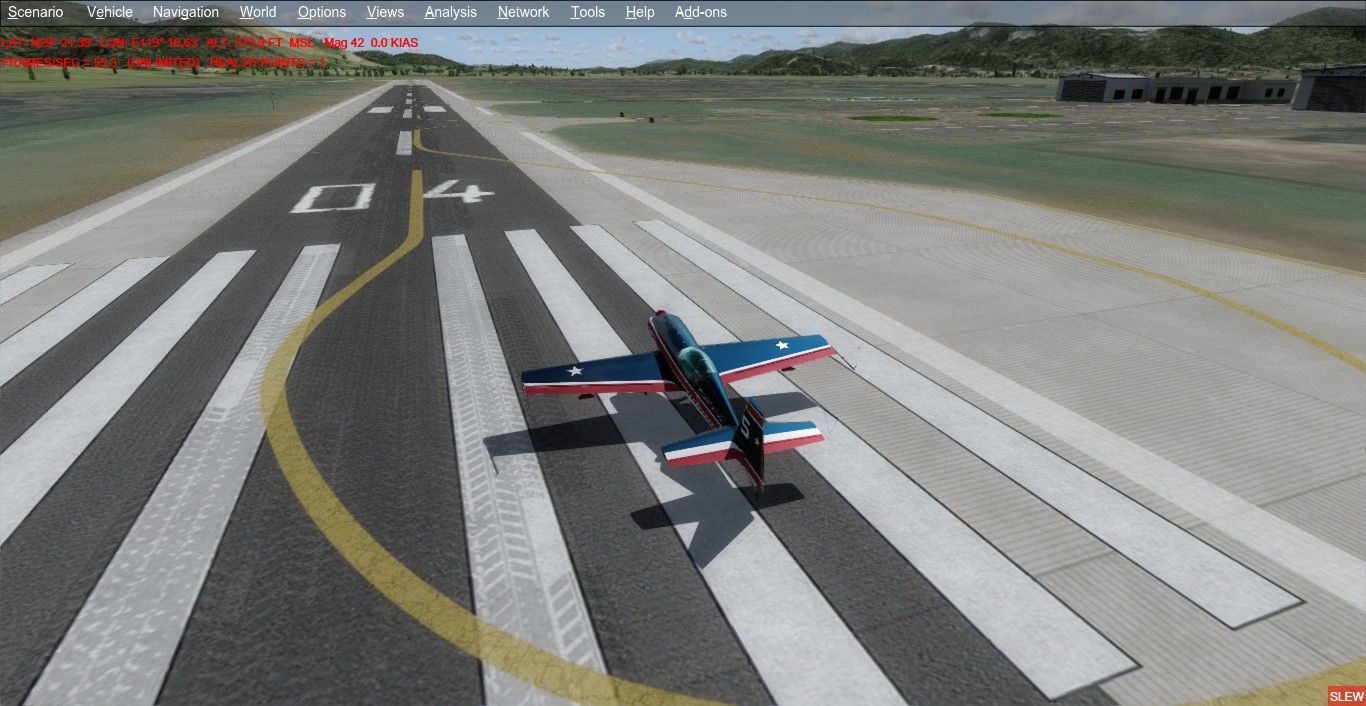Open the Options menu
Viewport: 1366px width, 706px height.
click(322, 12)
